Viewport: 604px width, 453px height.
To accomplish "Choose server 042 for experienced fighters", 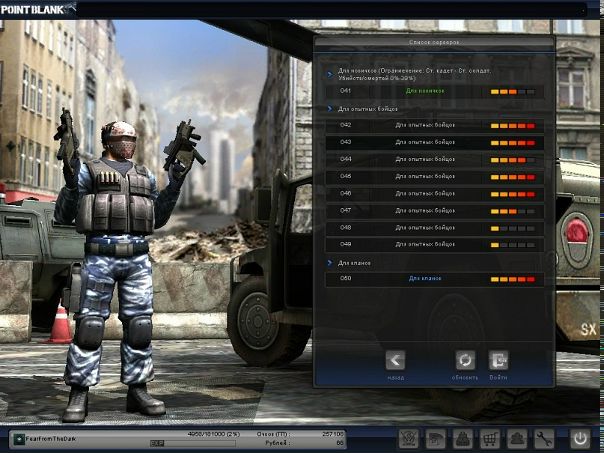I will [x=431, y=125].
